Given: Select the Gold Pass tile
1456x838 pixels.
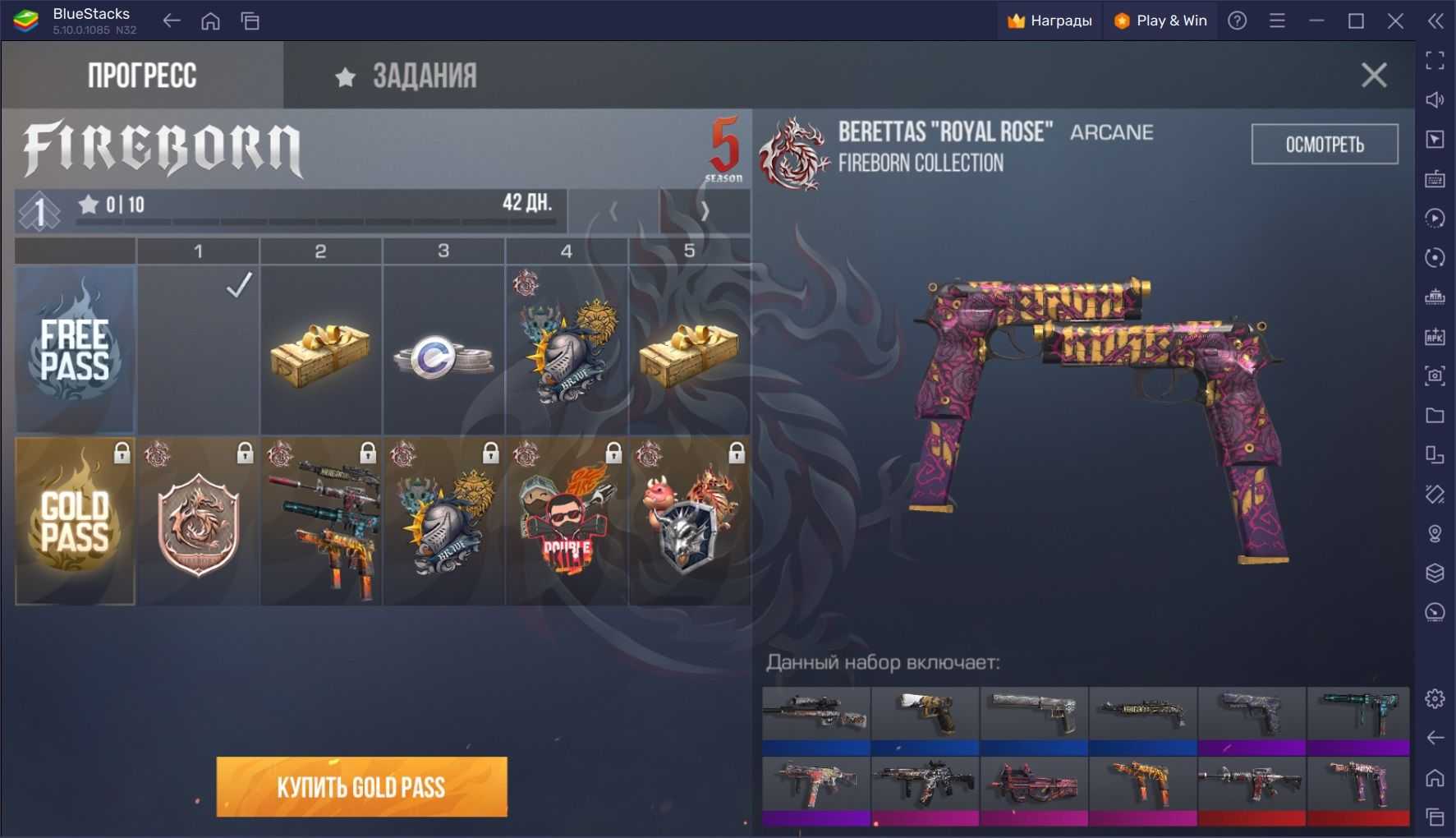Looking at the screenshot, I should [75, 522].
